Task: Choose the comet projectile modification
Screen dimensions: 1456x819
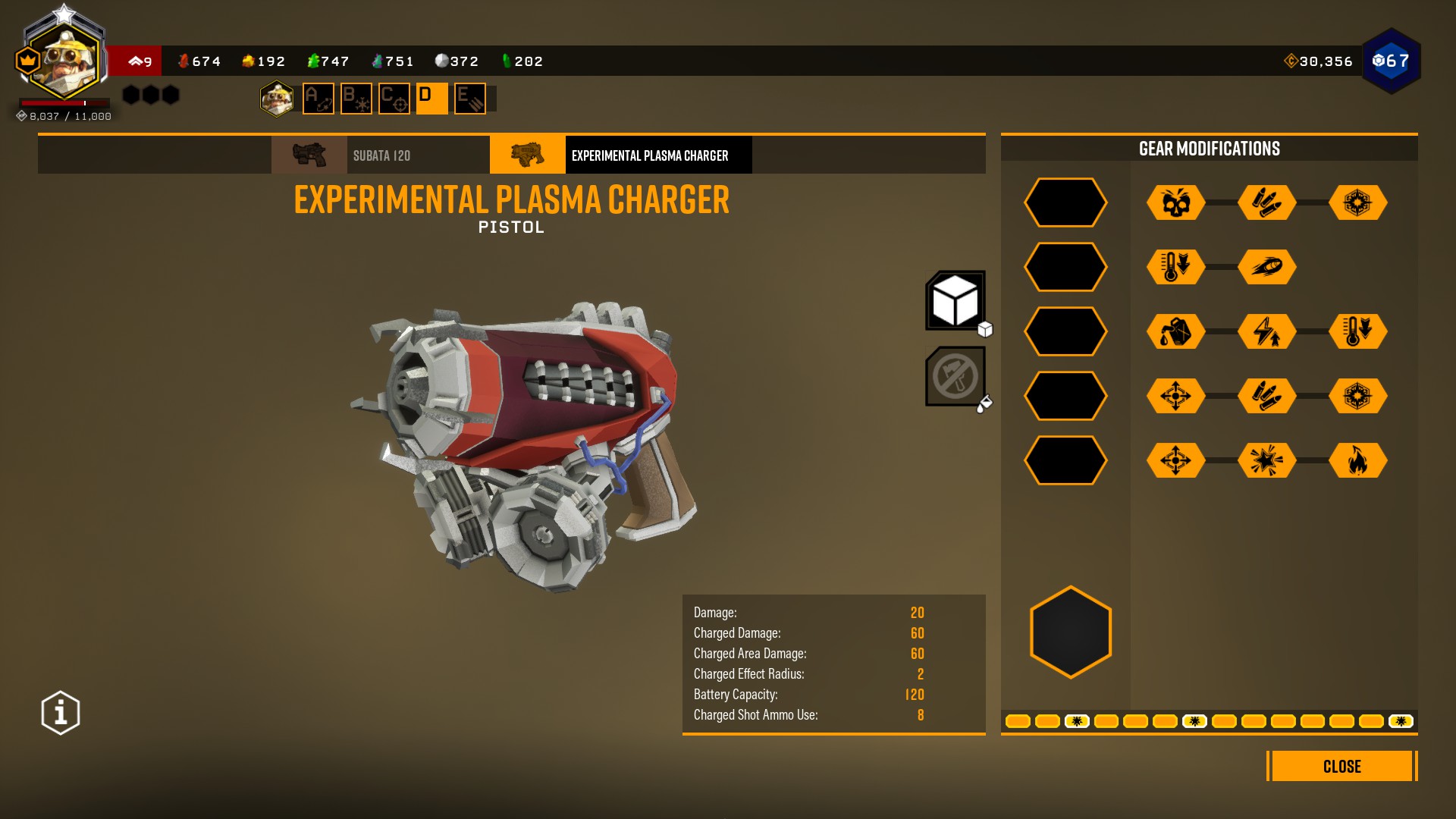Action: pyautogui.click(x=1267, y=267)
